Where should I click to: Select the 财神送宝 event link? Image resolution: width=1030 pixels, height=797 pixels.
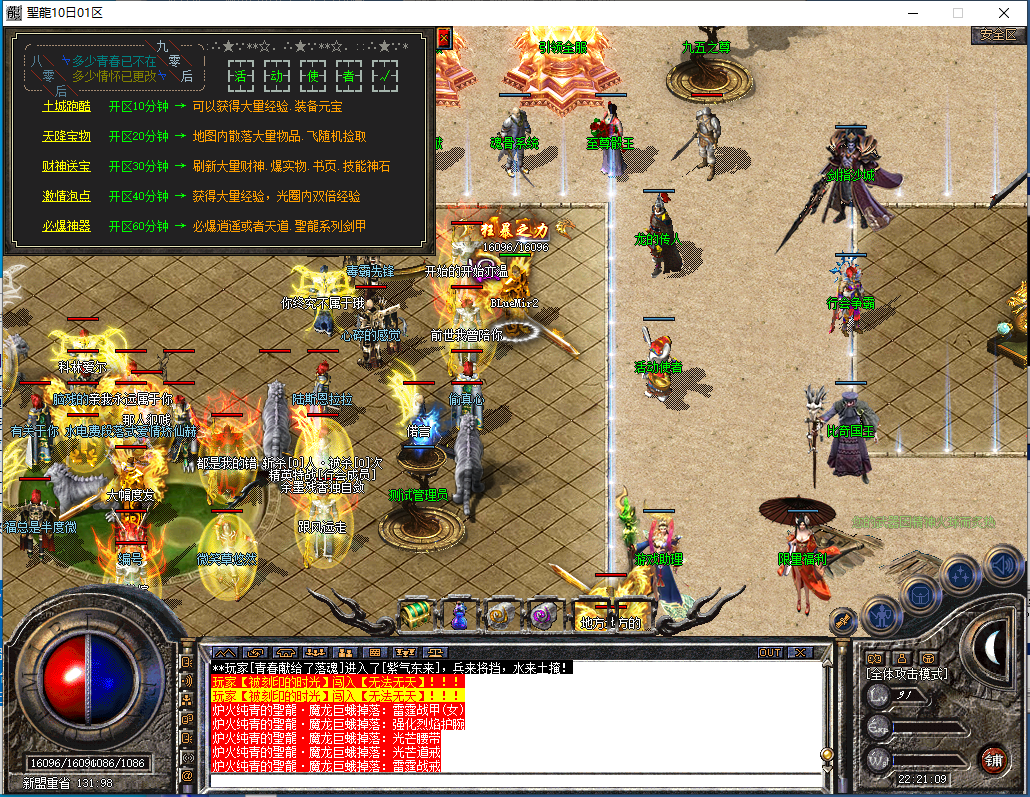[x=66, y=166]
